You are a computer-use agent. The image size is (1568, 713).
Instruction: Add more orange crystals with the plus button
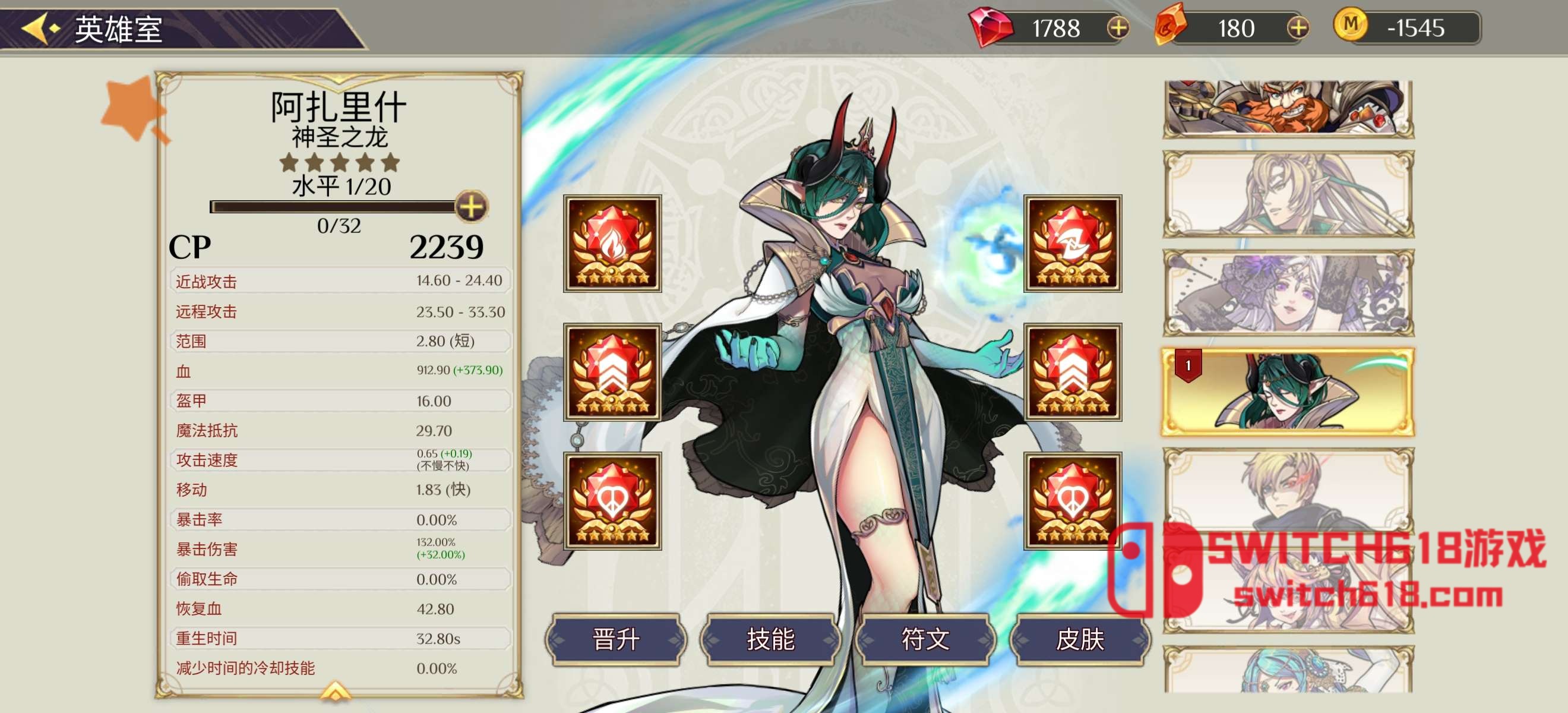[1298, 28]
